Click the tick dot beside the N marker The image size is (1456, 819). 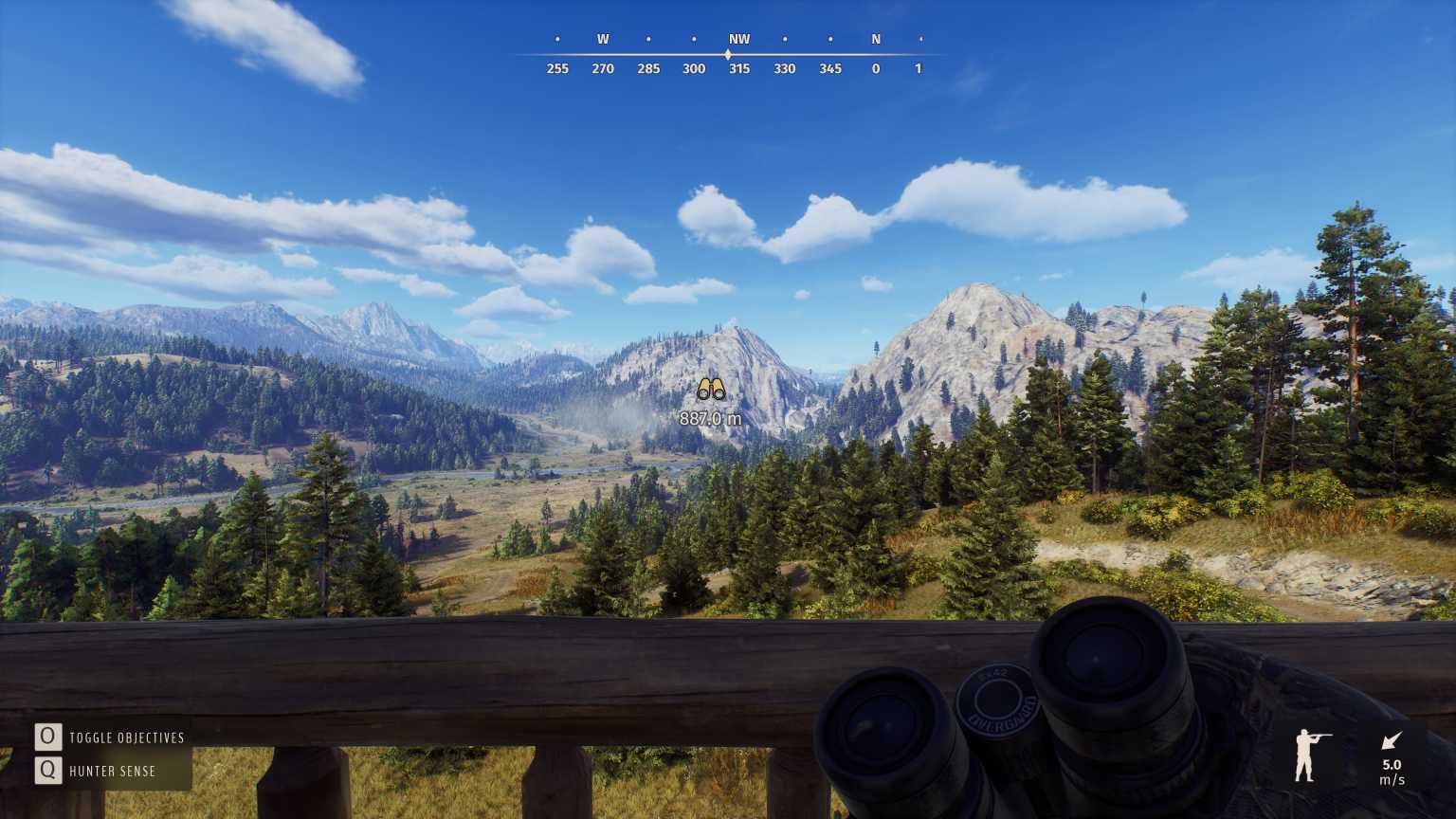point(920,39)
